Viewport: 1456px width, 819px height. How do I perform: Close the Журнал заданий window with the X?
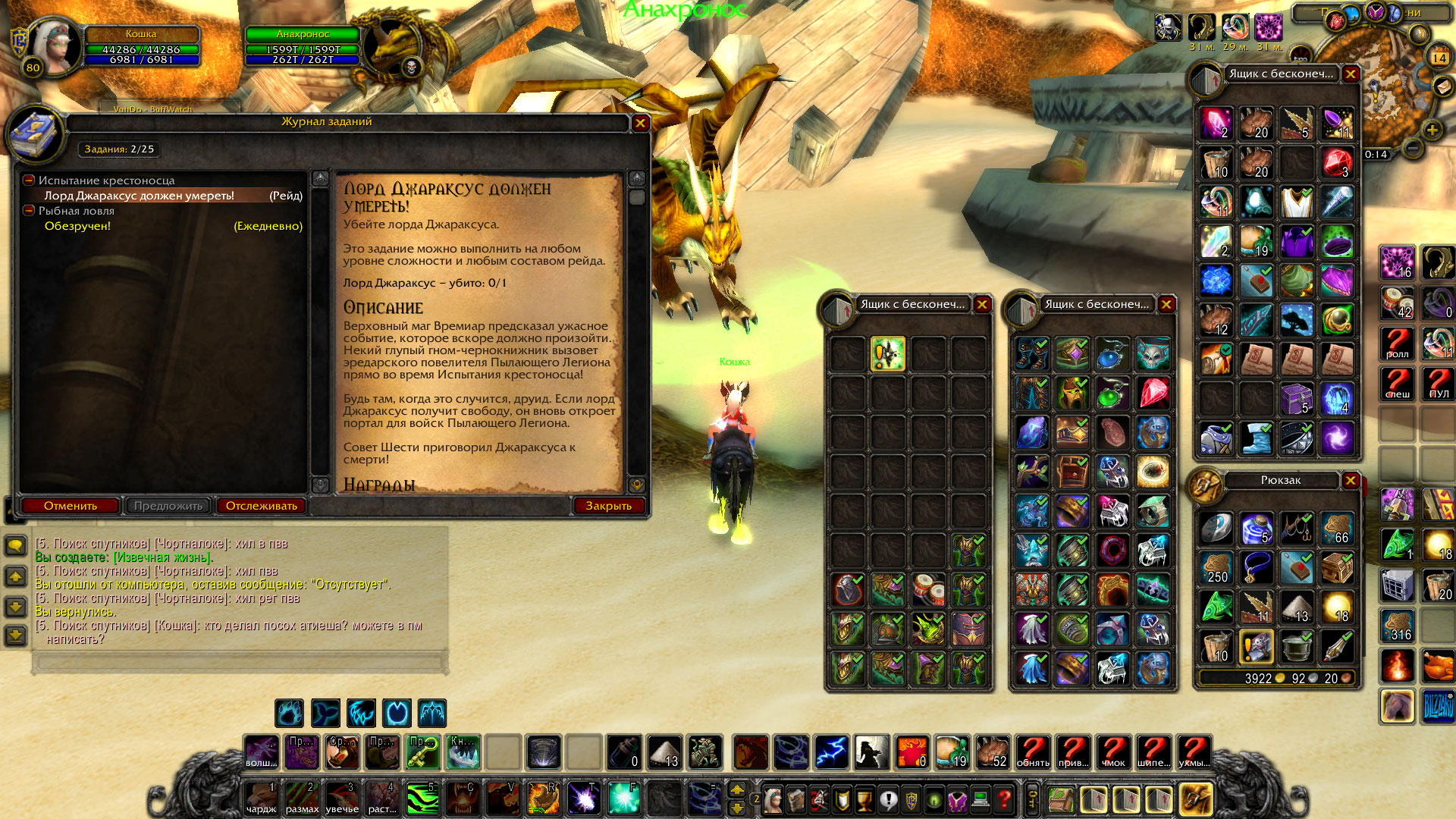click(x=640, y=123)
